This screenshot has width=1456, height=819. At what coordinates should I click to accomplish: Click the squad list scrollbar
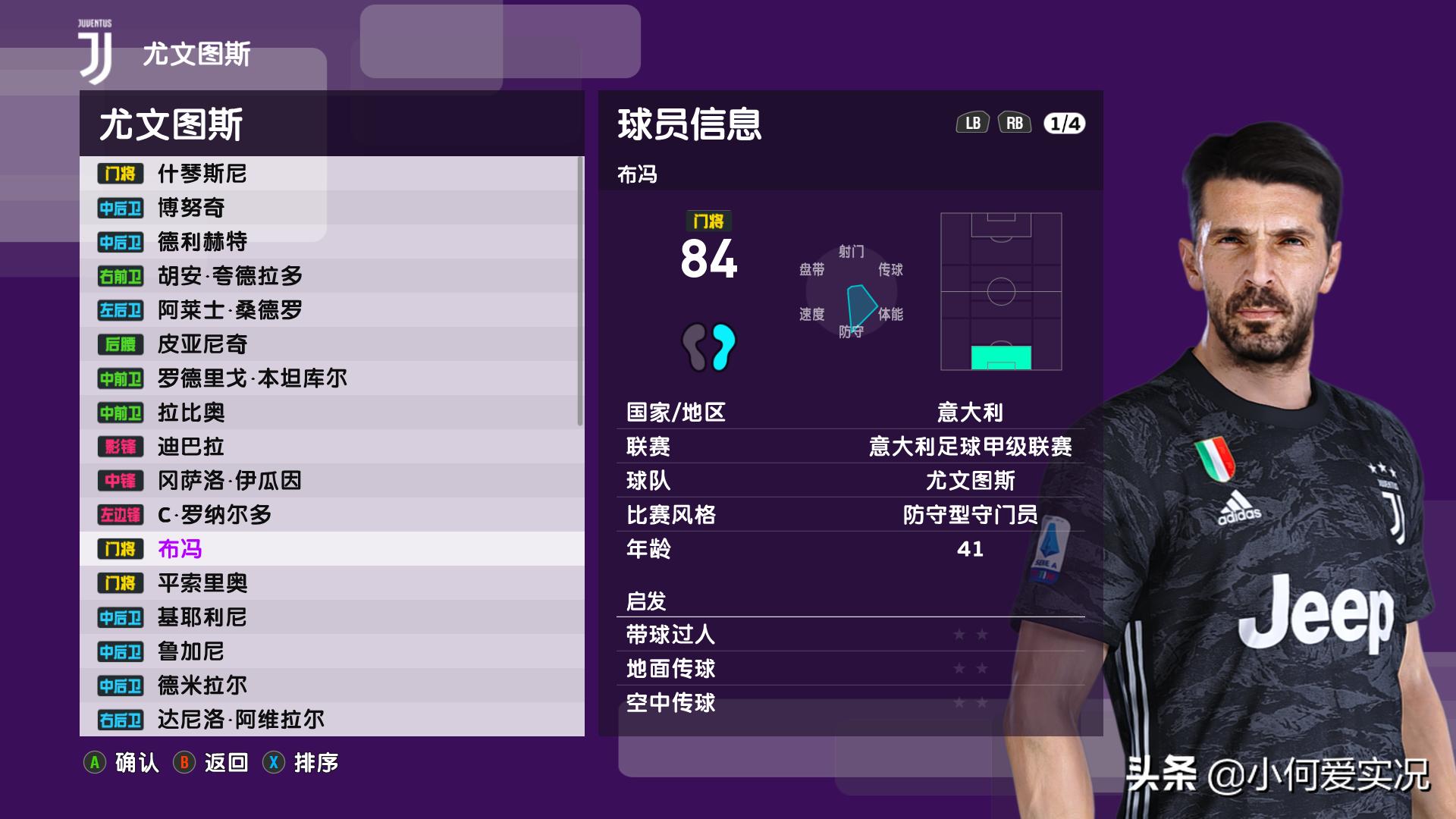tap(580, 292)
